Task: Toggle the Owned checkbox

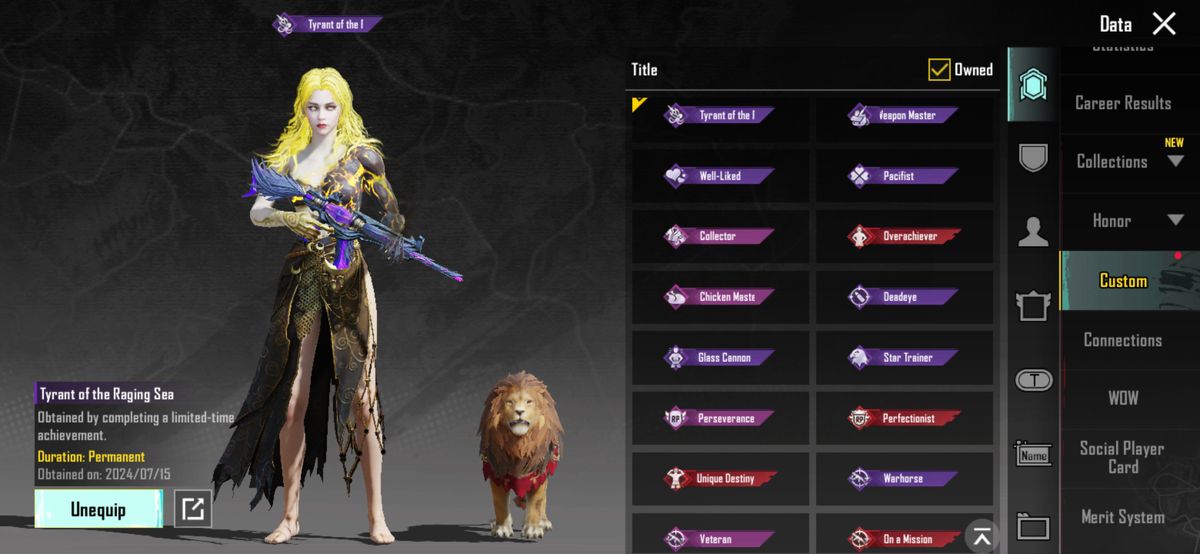Action: (x=939, y=69)
